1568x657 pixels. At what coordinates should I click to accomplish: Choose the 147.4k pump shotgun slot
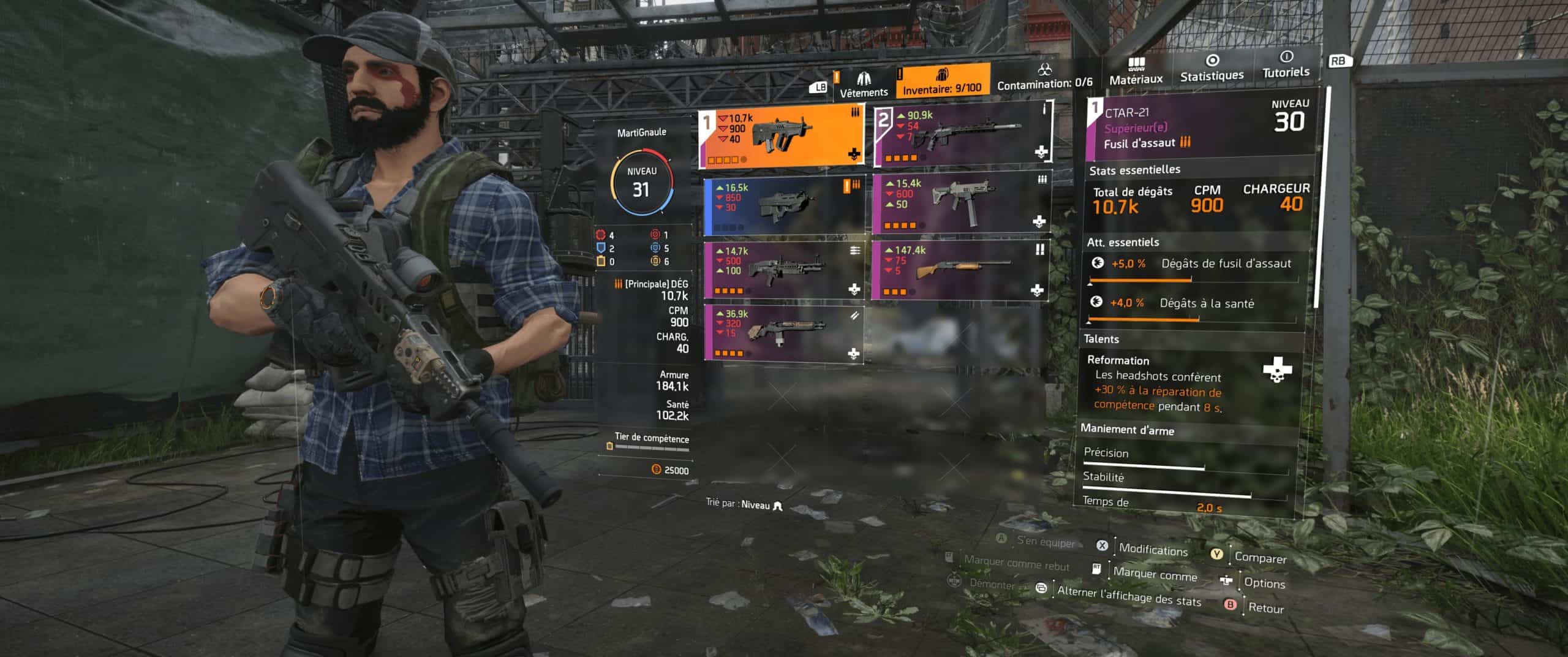pyautogui.click(x=960, y=270)
